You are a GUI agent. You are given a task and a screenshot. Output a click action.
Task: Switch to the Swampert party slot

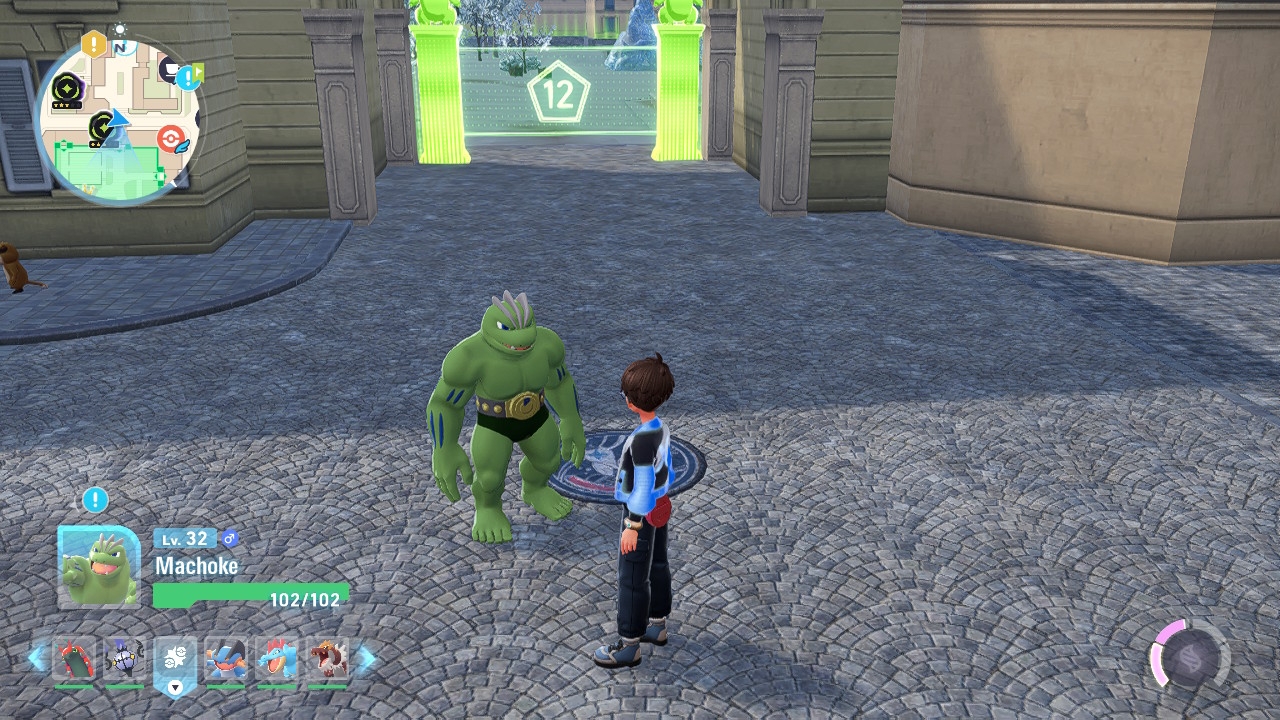pyautogui.click(x=225, y=659)
